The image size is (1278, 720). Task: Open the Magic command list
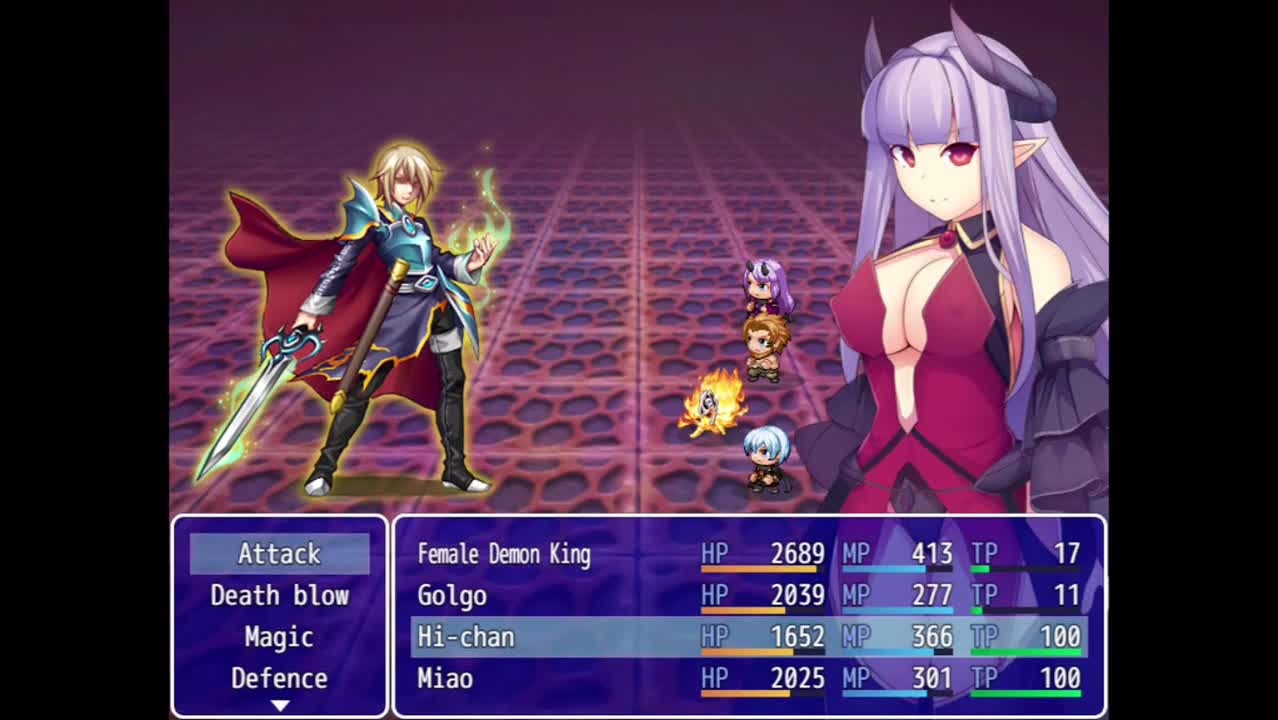279,637
